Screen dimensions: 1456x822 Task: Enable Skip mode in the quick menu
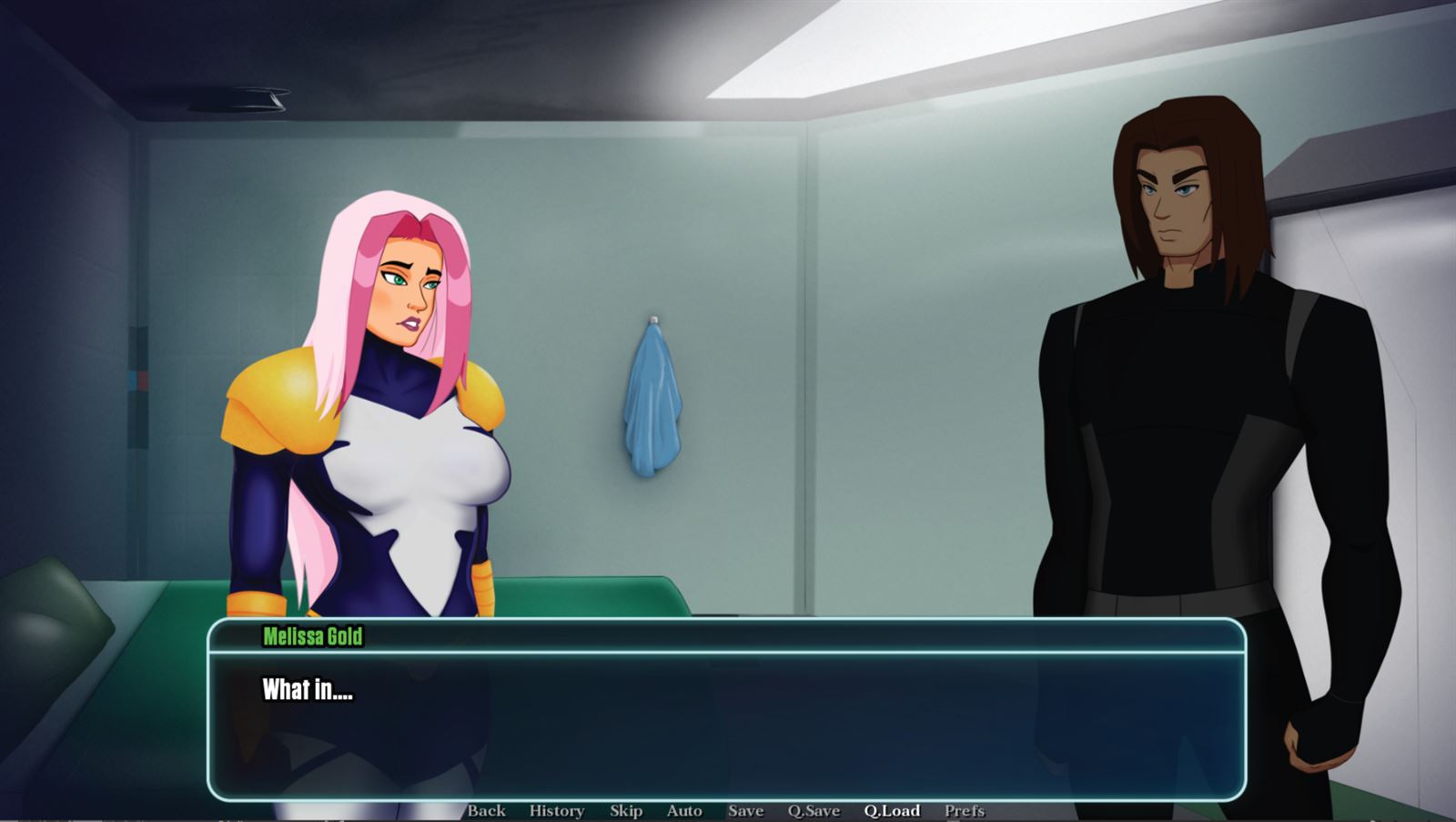tap(624, 810)
